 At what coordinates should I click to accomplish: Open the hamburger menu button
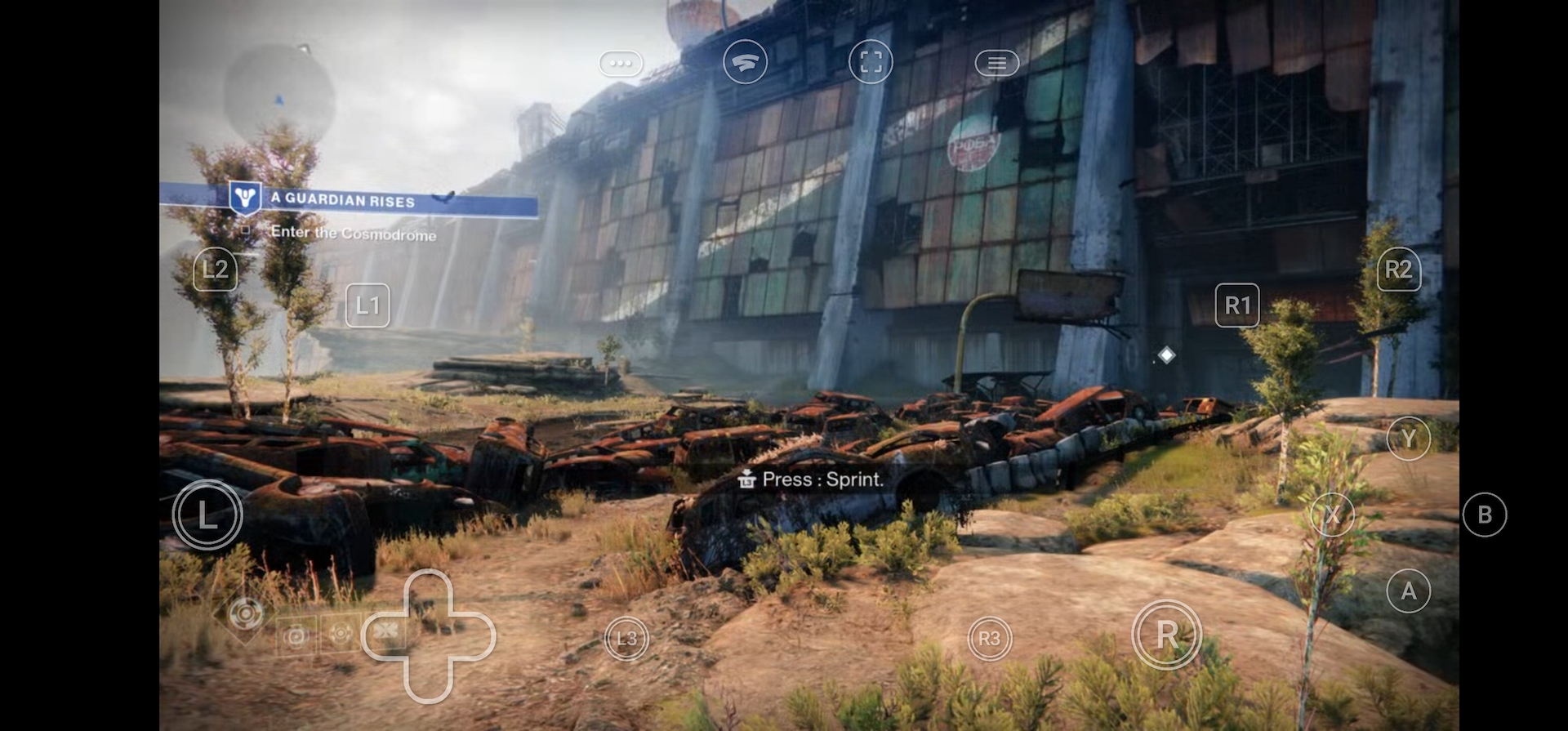996,63
